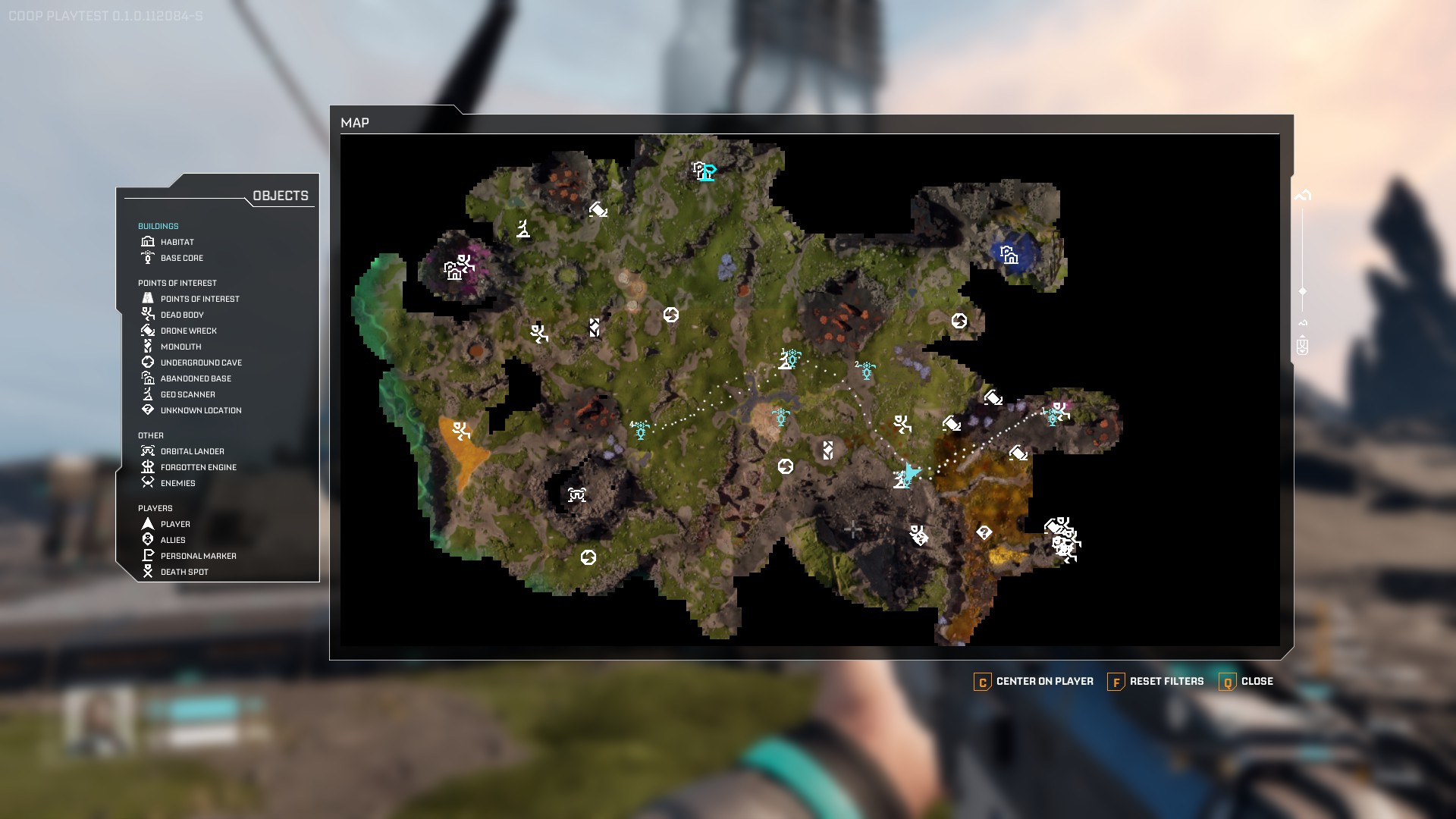This screenshot has width=1456, height=819.
Task: Show or hide Orbital Lander markers
Action: (x=192, y=451)
